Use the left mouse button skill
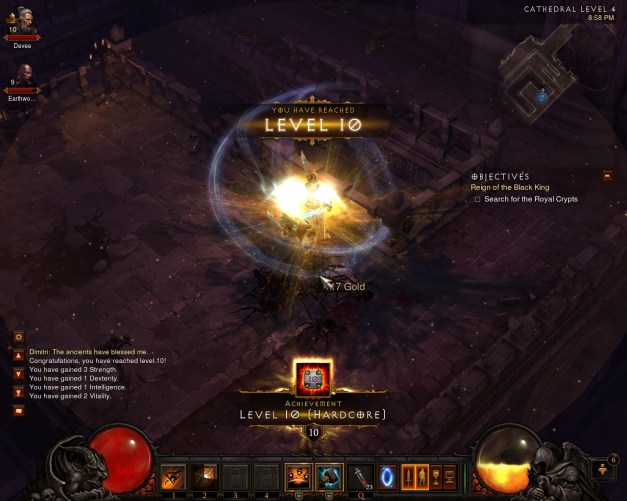This screenshot has width=627, height=501. [297, 477]
